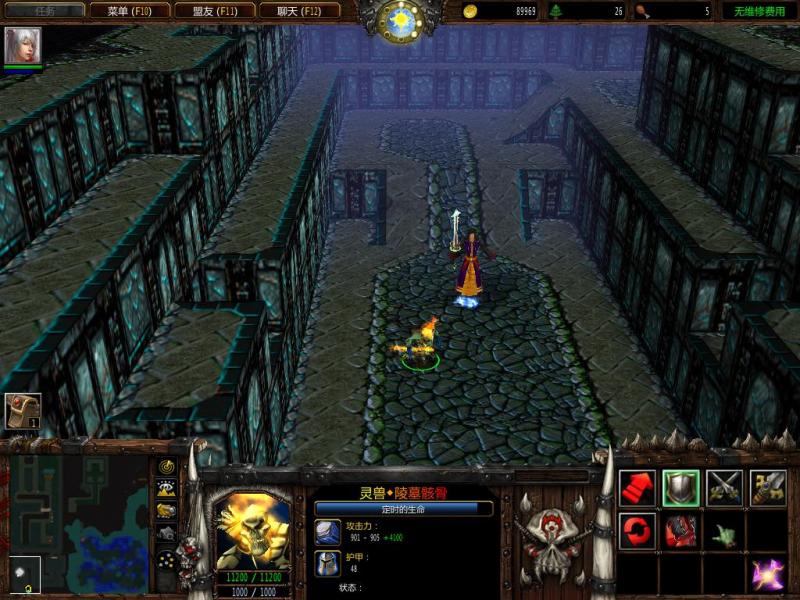This screenshot has width=800, height=600.
Task: Open the formation movement toggle button
Action: pos(167,558)
